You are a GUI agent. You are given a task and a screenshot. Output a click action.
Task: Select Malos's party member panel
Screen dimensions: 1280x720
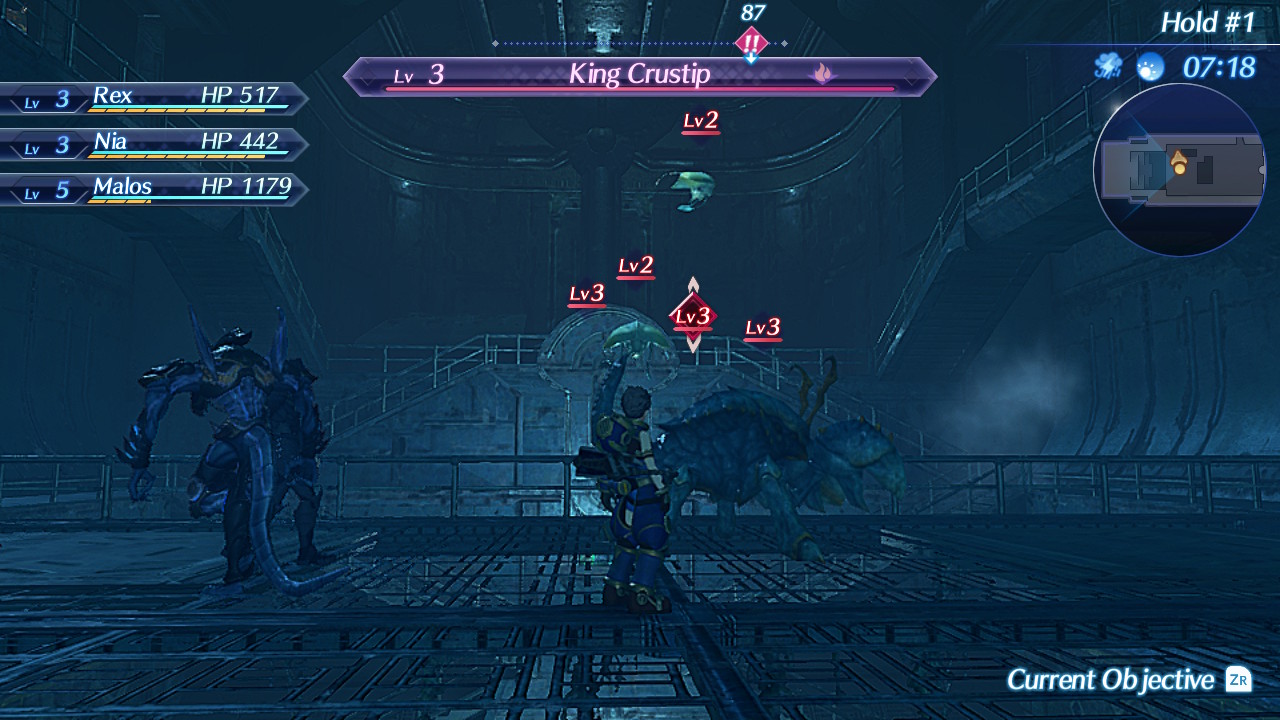pyautogui.click(x=155, y=188)
